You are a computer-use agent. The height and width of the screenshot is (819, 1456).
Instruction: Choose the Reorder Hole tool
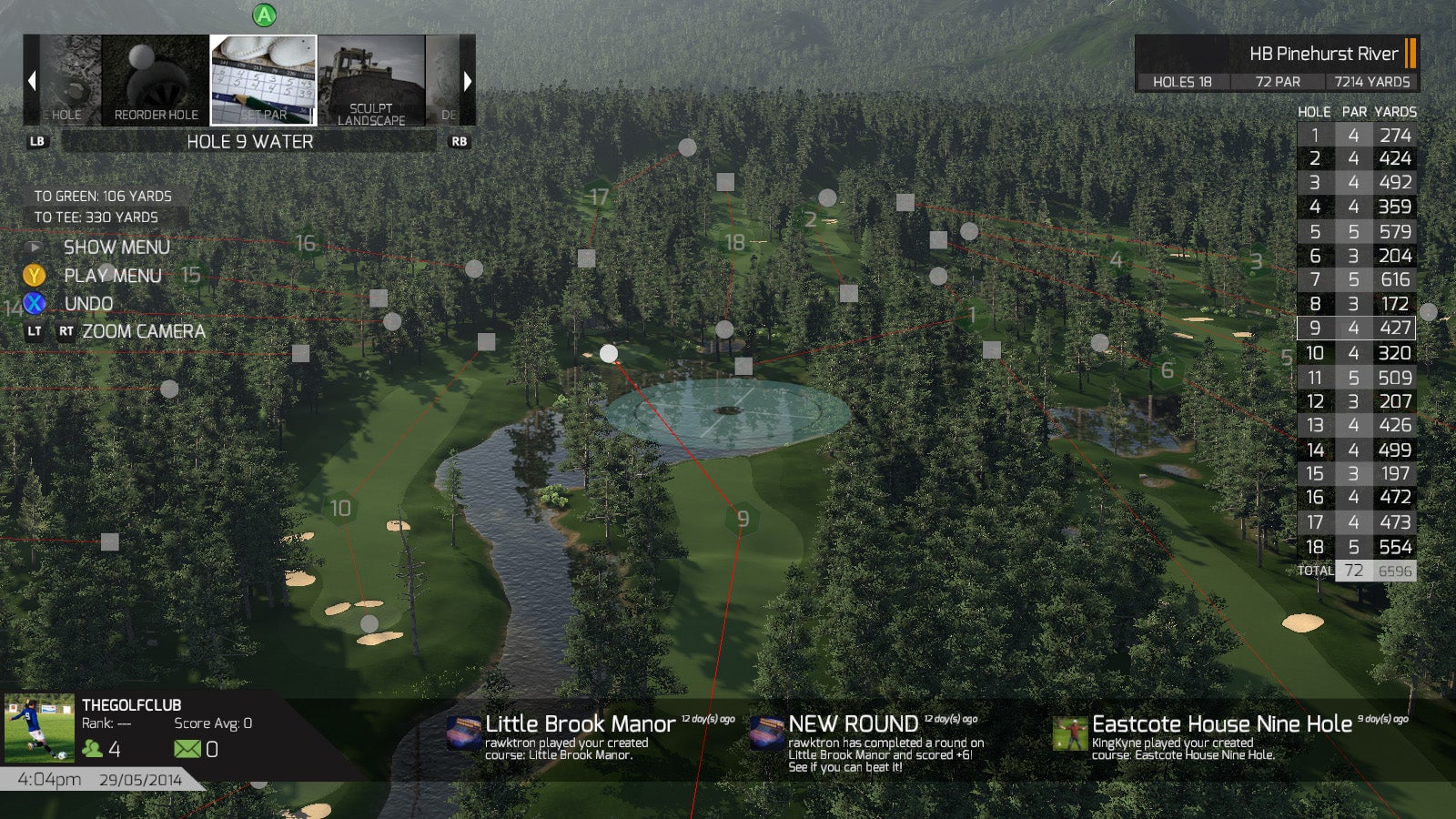click(156, 80)
